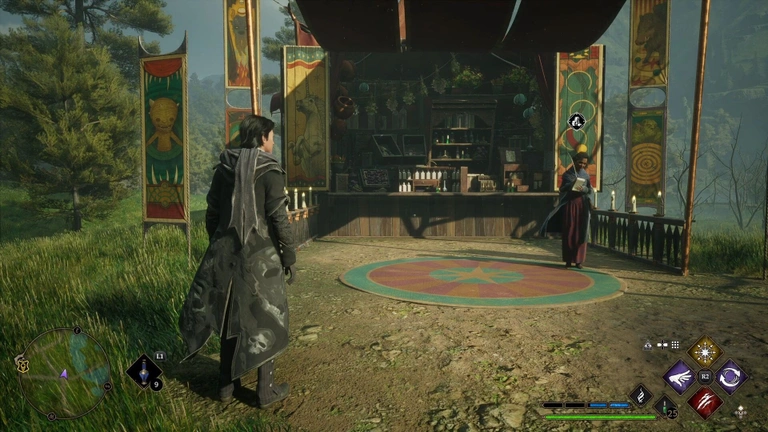The width and height of the screenshot is (768, 432).
Task: Cast the purple open-hand spell
Action: [679, 377]
